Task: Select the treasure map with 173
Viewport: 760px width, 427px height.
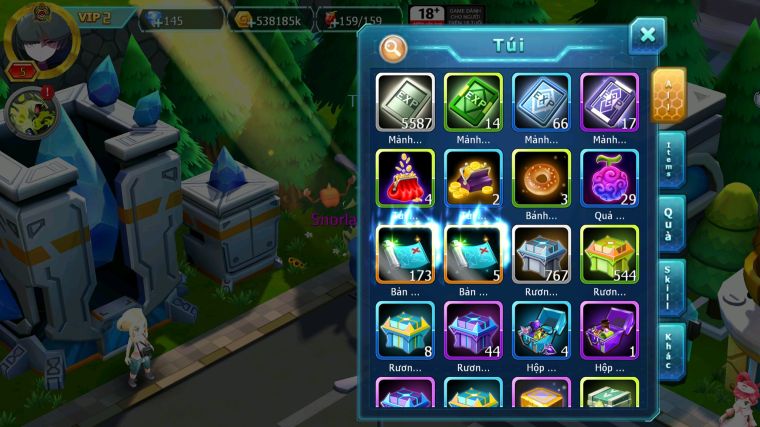Action: pos(406,253)
